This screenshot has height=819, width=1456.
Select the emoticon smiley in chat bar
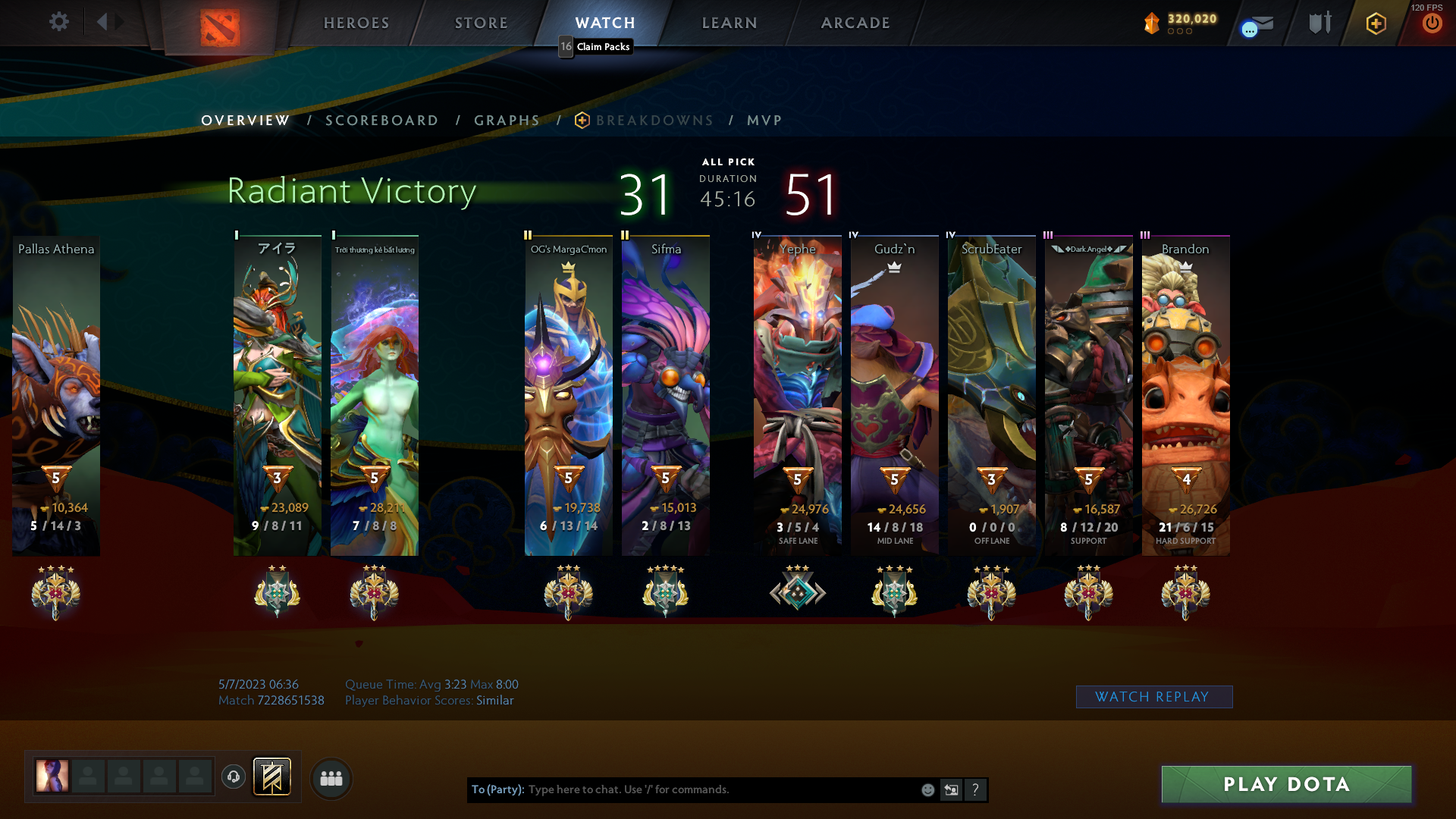pos(927,789)
